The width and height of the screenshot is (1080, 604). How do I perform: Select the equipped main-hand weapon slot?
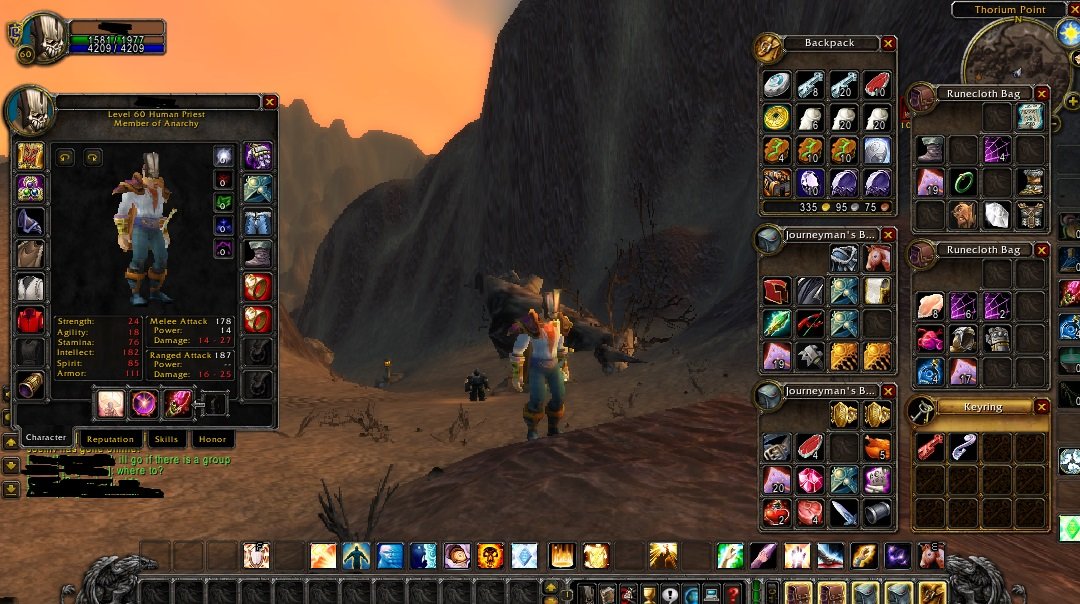pos(109,404)
